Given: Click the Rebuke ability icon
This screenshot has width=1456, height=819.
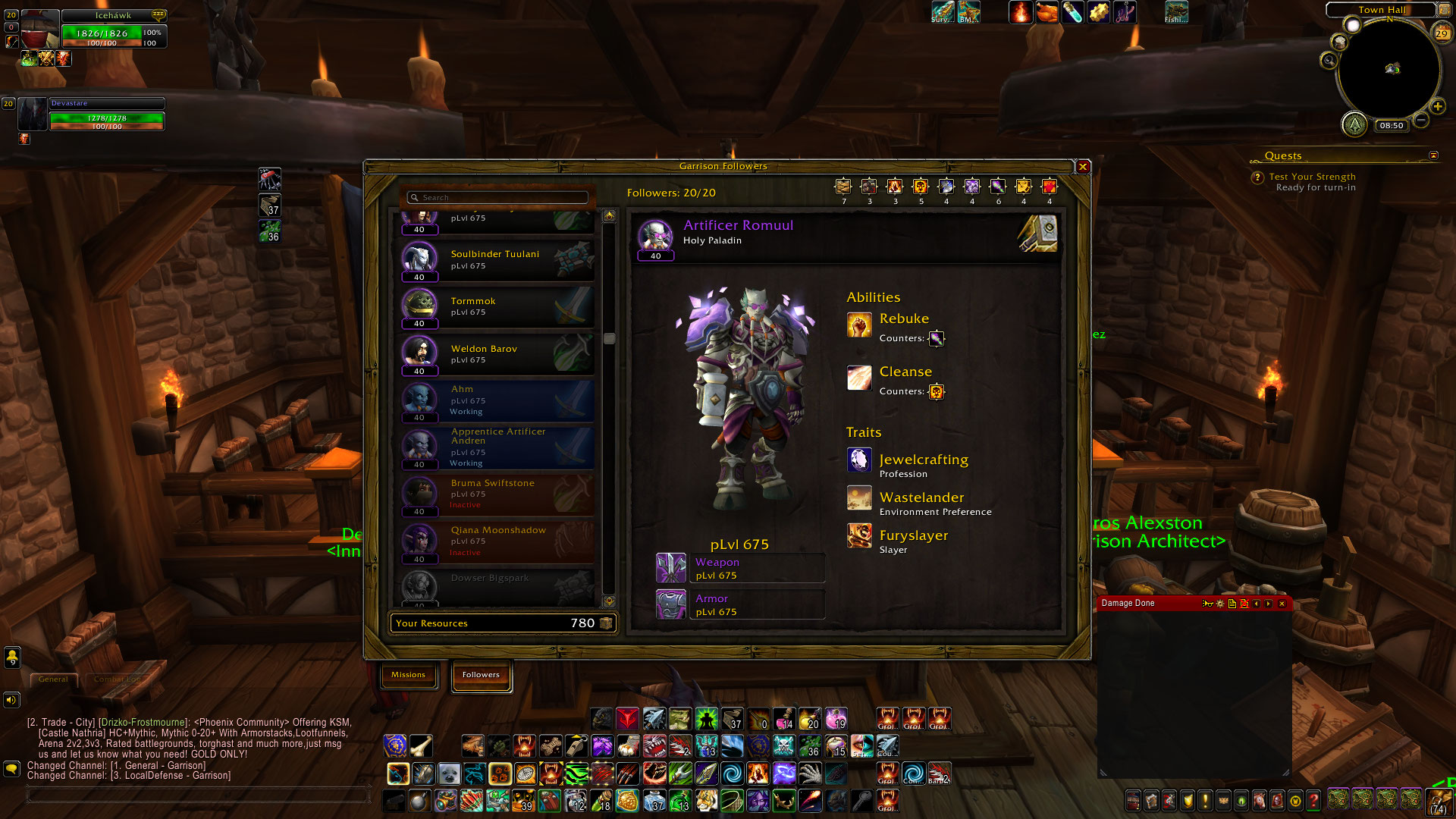Looking at the screenshot, I should click(x=859, y=325).
